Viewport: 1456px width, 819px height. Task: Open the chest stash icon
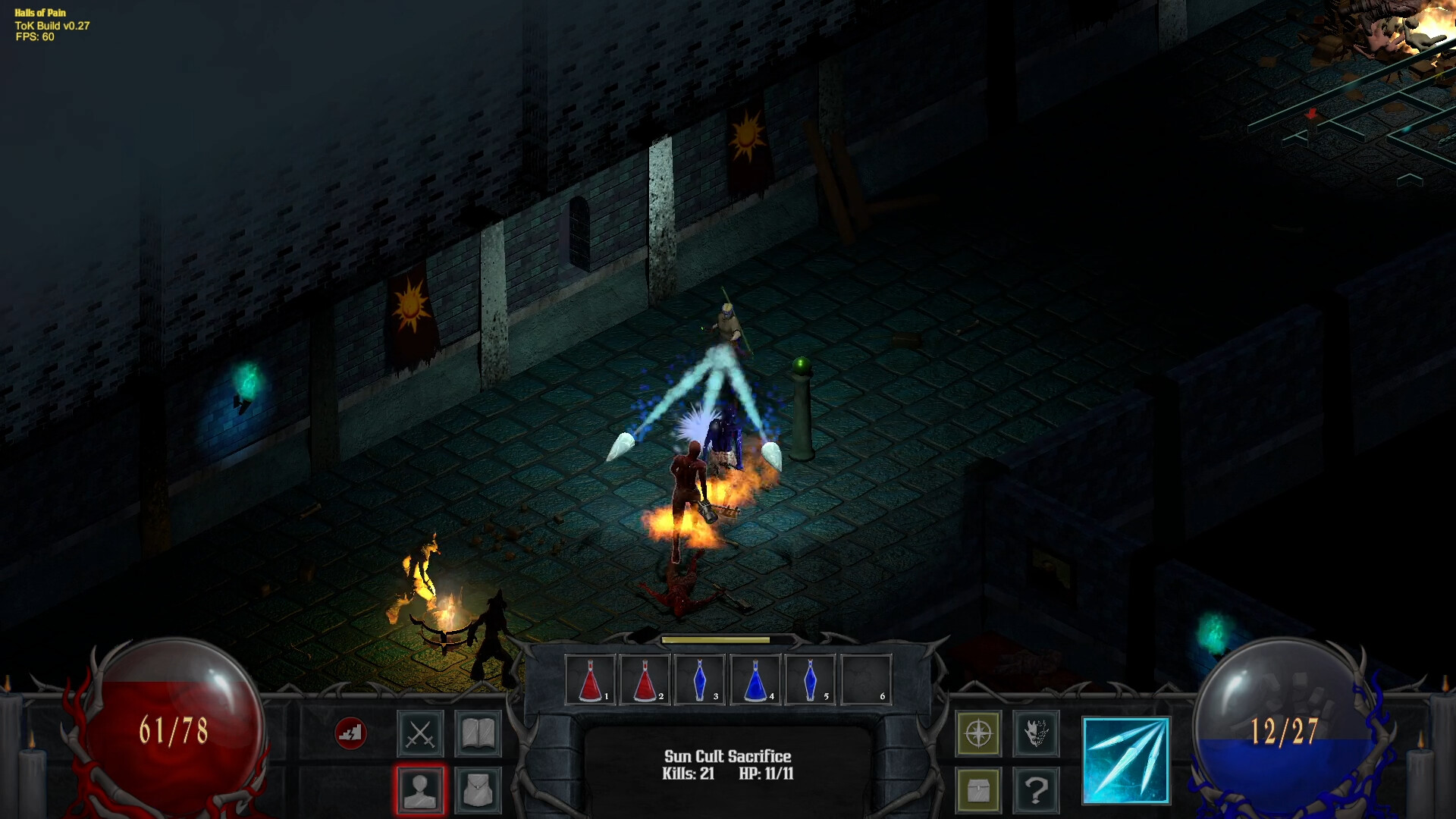point(979,791)
